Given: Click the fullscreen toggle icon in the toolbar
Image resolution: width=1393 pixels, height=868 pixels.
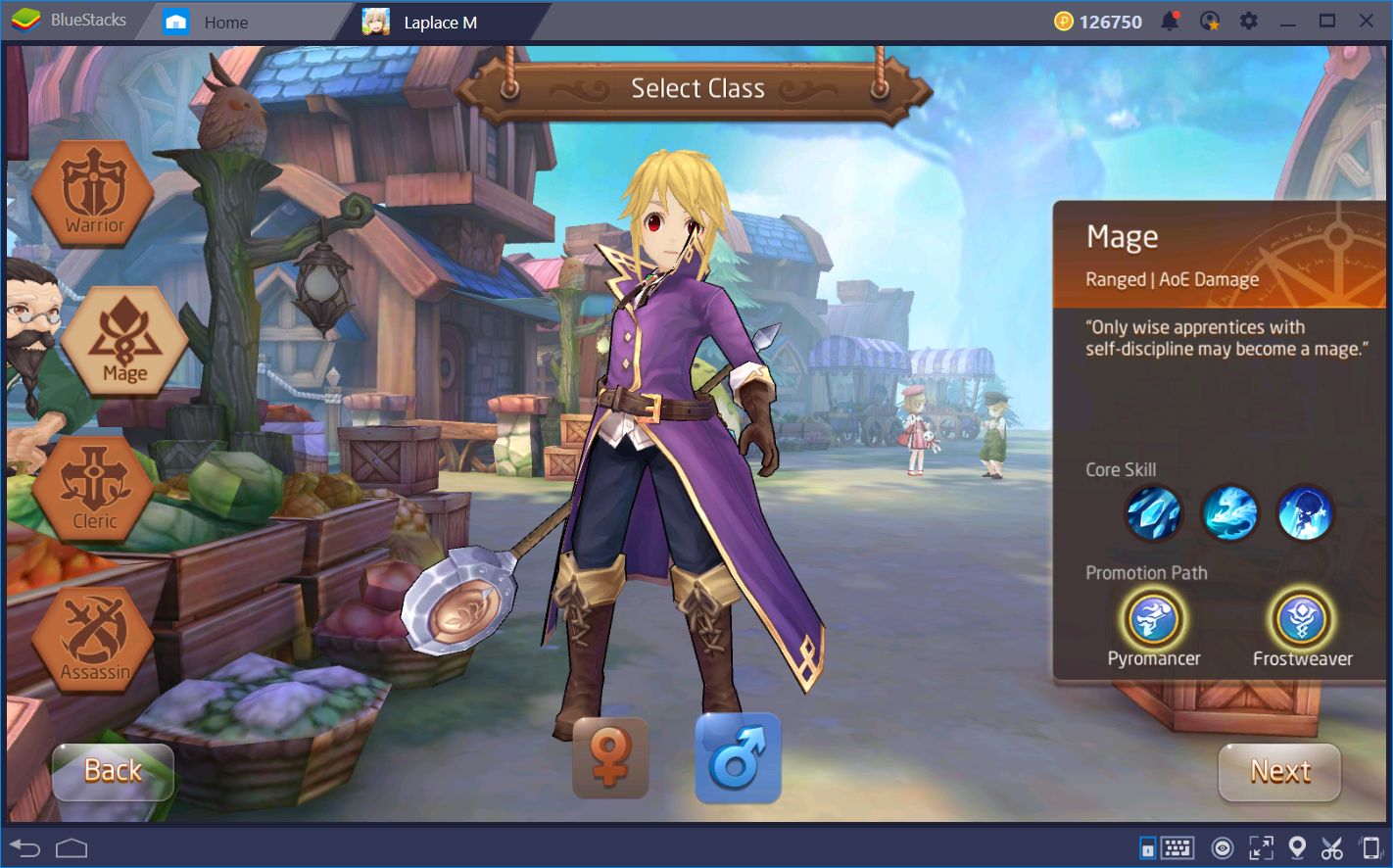Looking at the screenshot, I should 1259,847.
